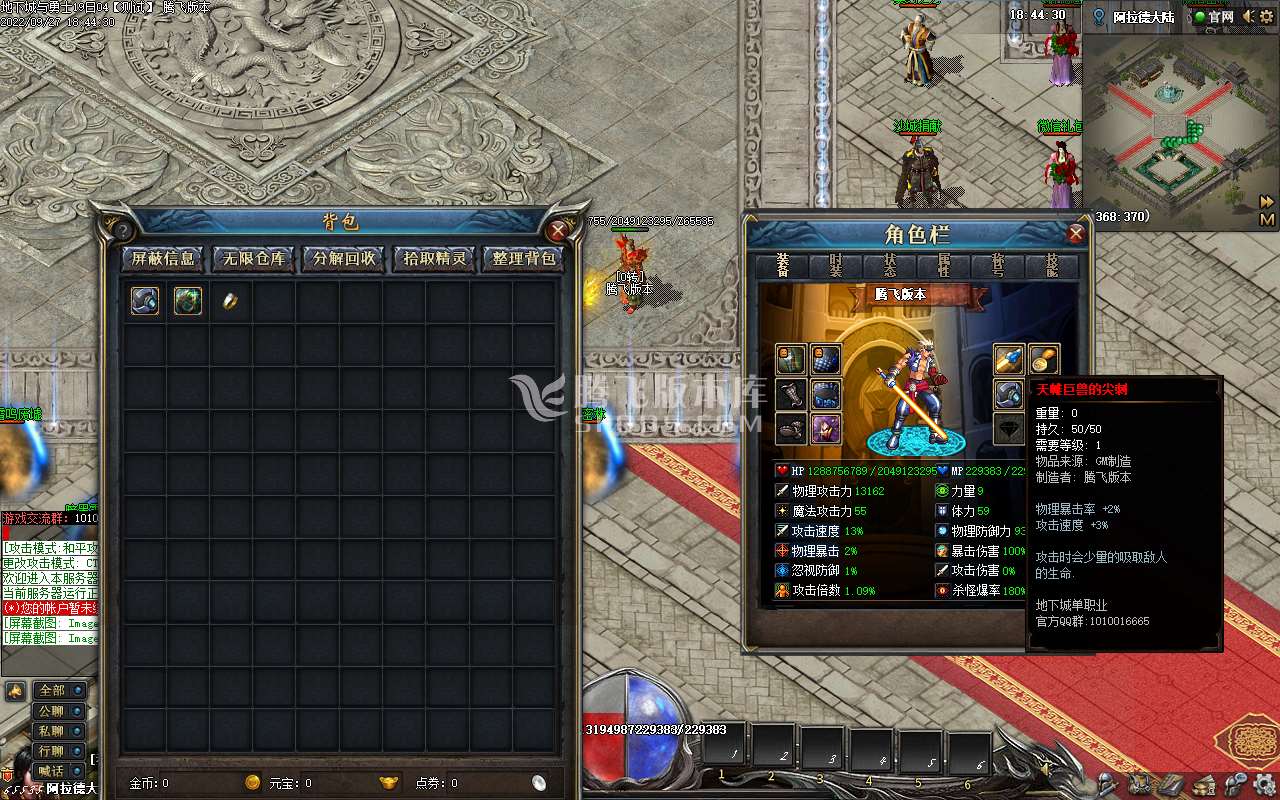Click the 屏蔽信息 button

(x=165, y=259)
